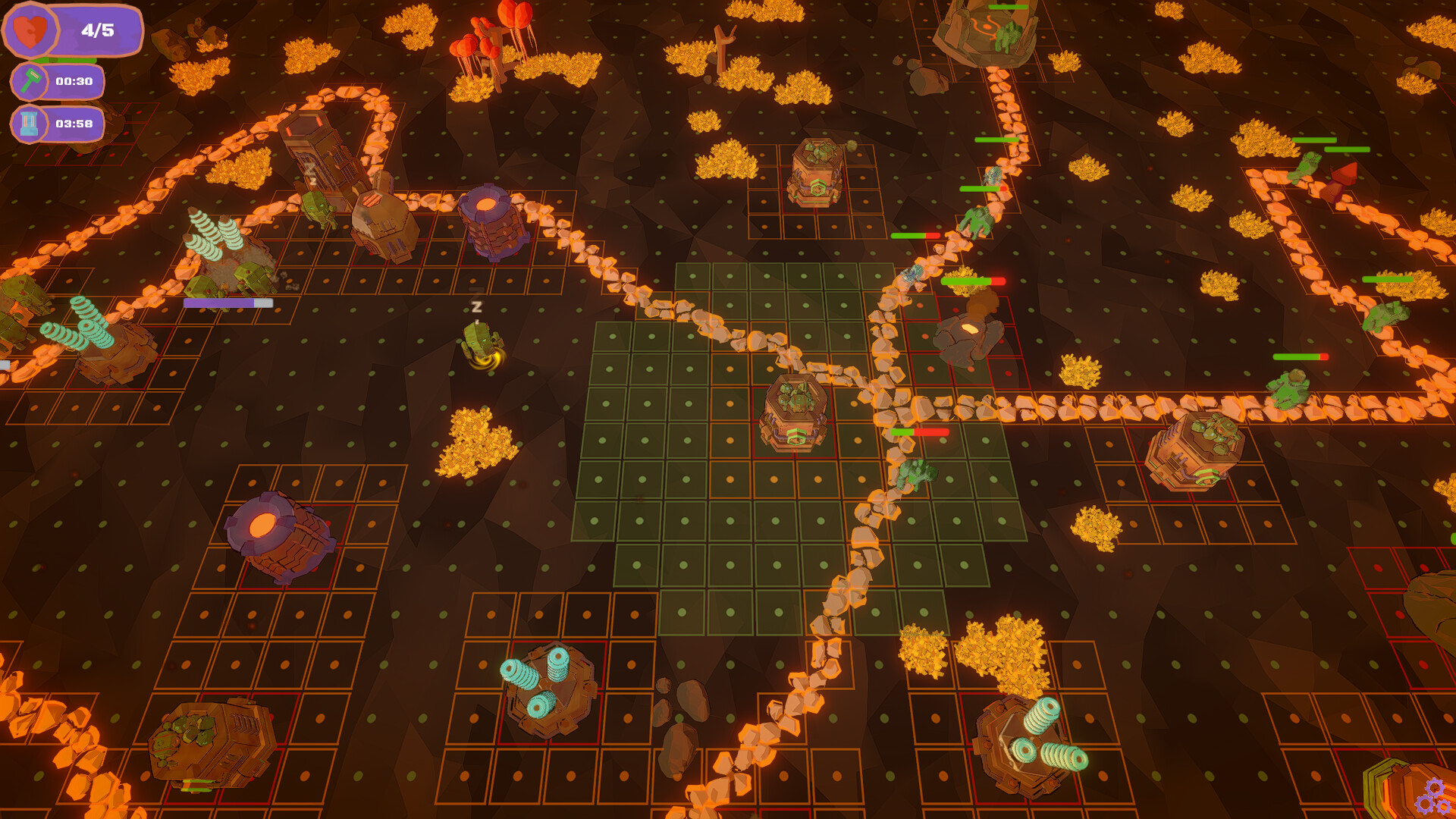Click the 4/5 lives counter
Screen dimensions: 1456x819
(x=96, y=29)
